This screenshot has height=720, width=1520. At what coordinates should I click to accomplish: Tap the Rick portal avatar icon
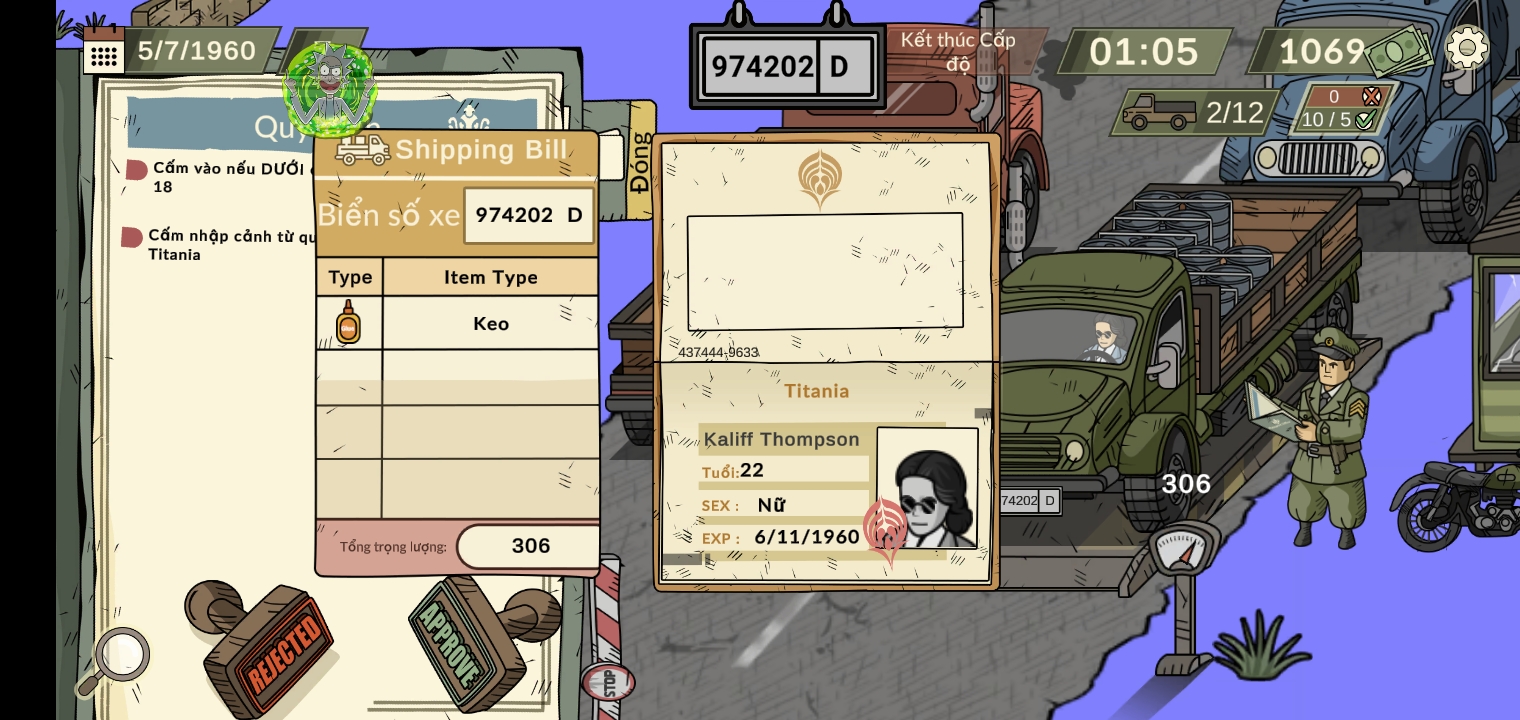[329, 85]
